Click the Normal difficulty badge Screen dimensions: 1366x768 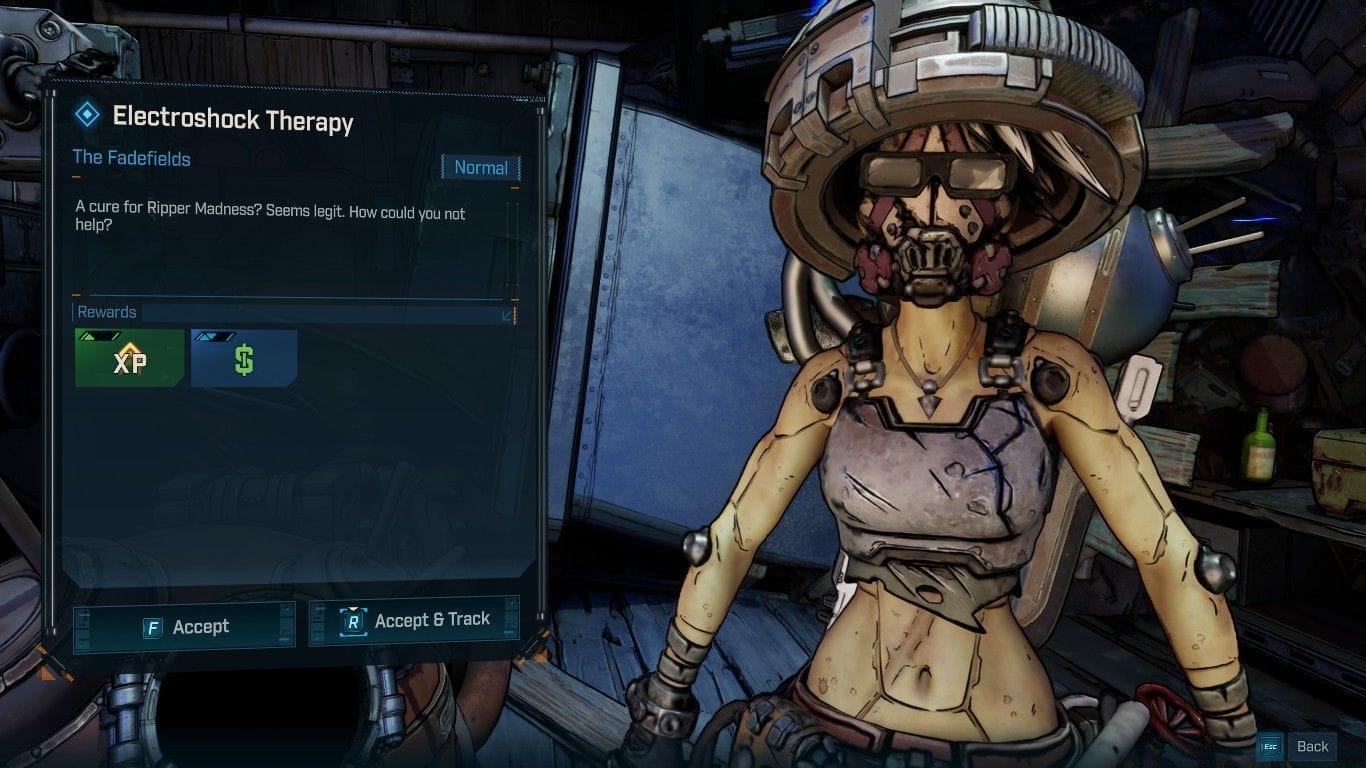481,167
